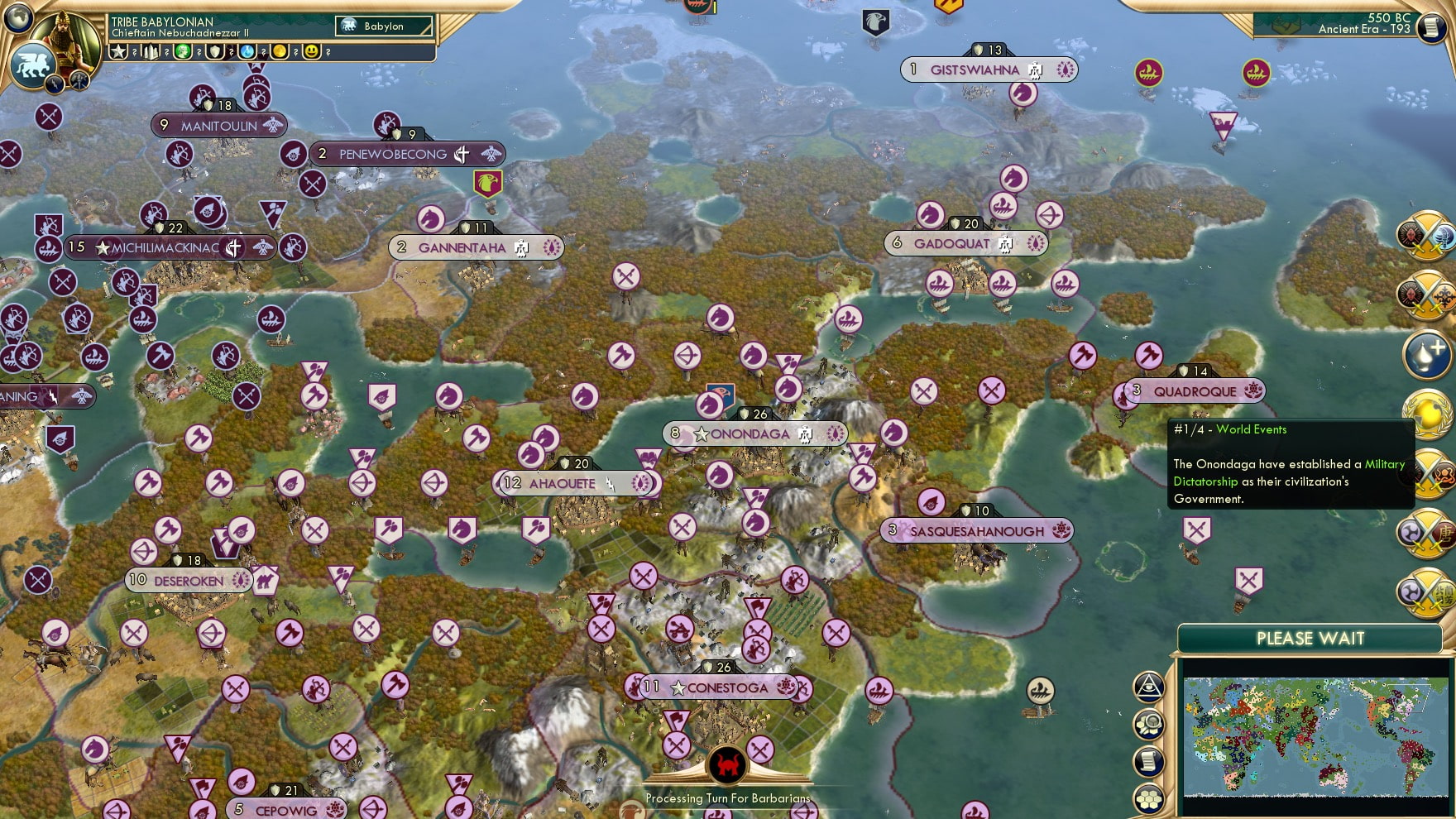
Task: Click the green culture face indicator
Action: (182, 51)
